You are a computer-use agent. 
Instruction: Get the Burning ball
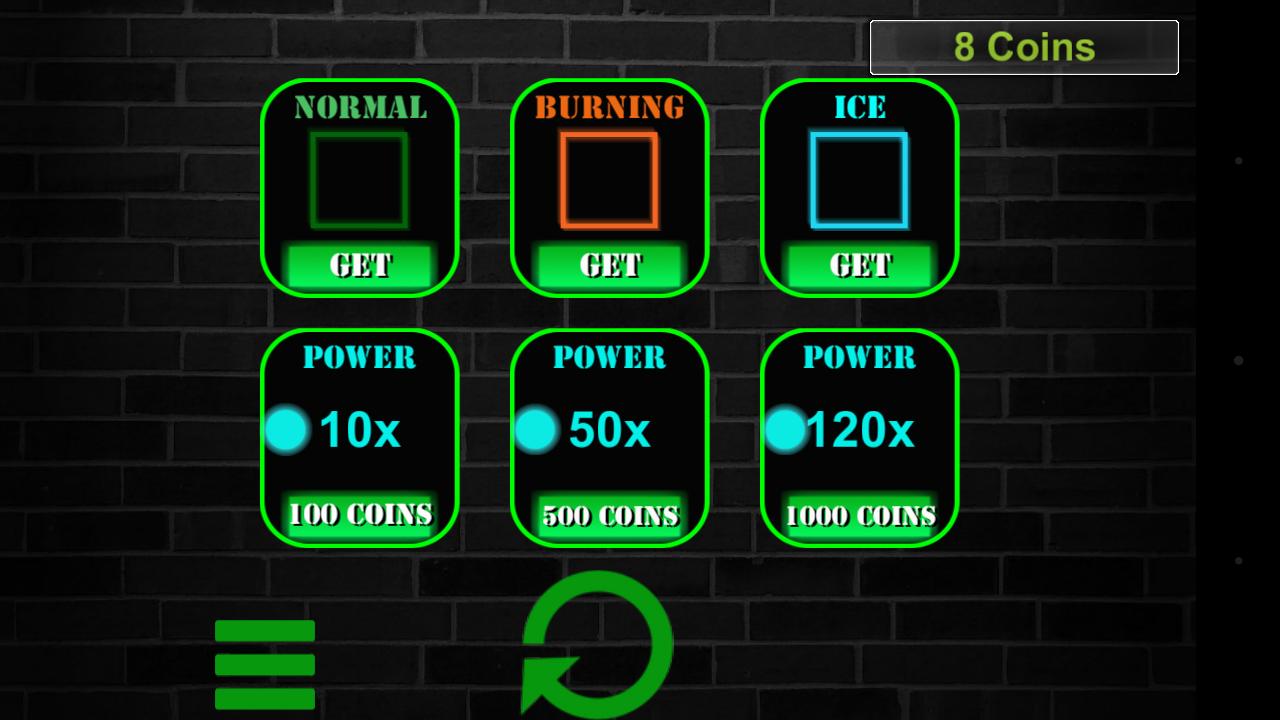609,264
